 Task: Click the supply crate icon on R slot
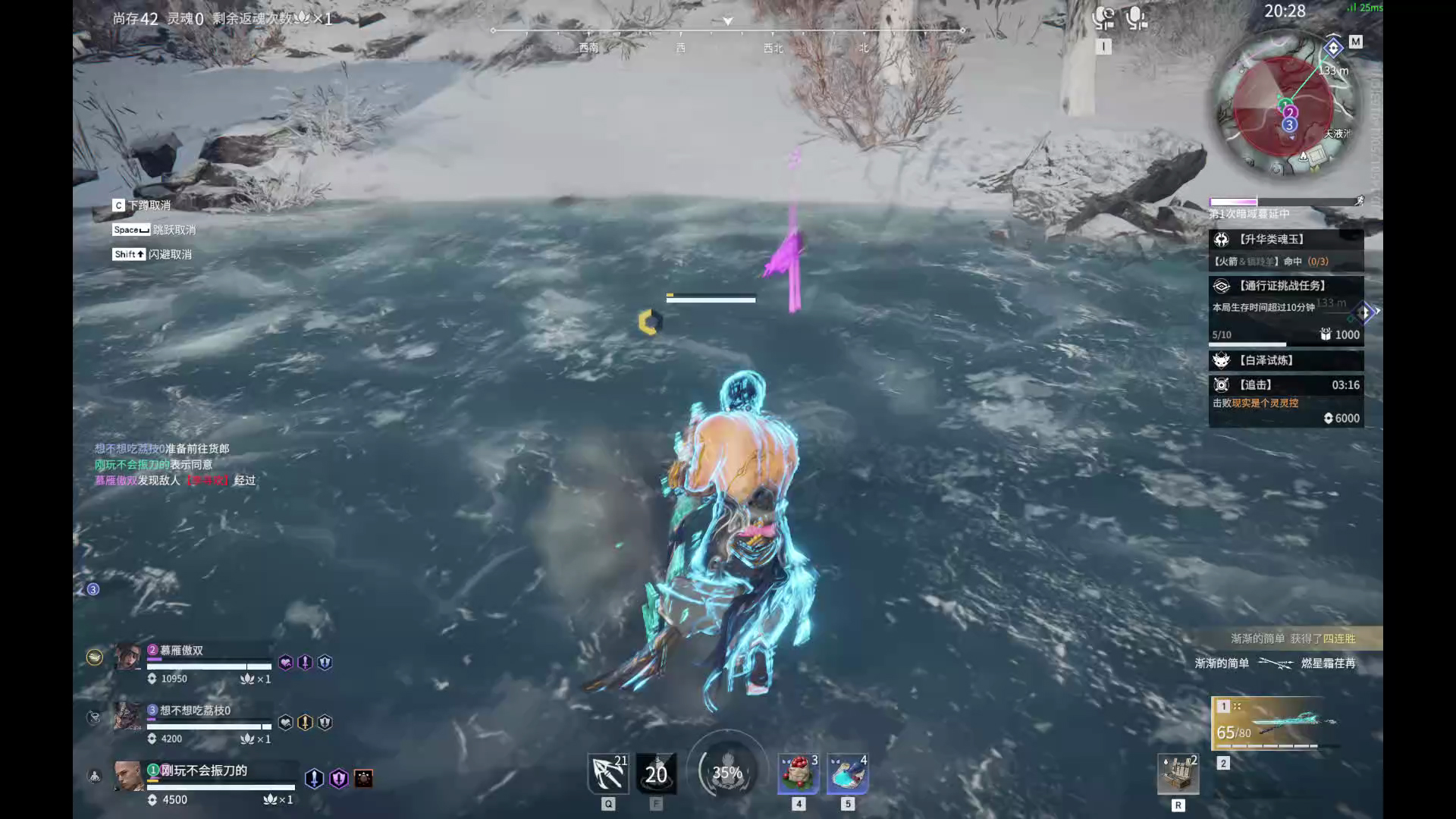[x=1178, y=773]
